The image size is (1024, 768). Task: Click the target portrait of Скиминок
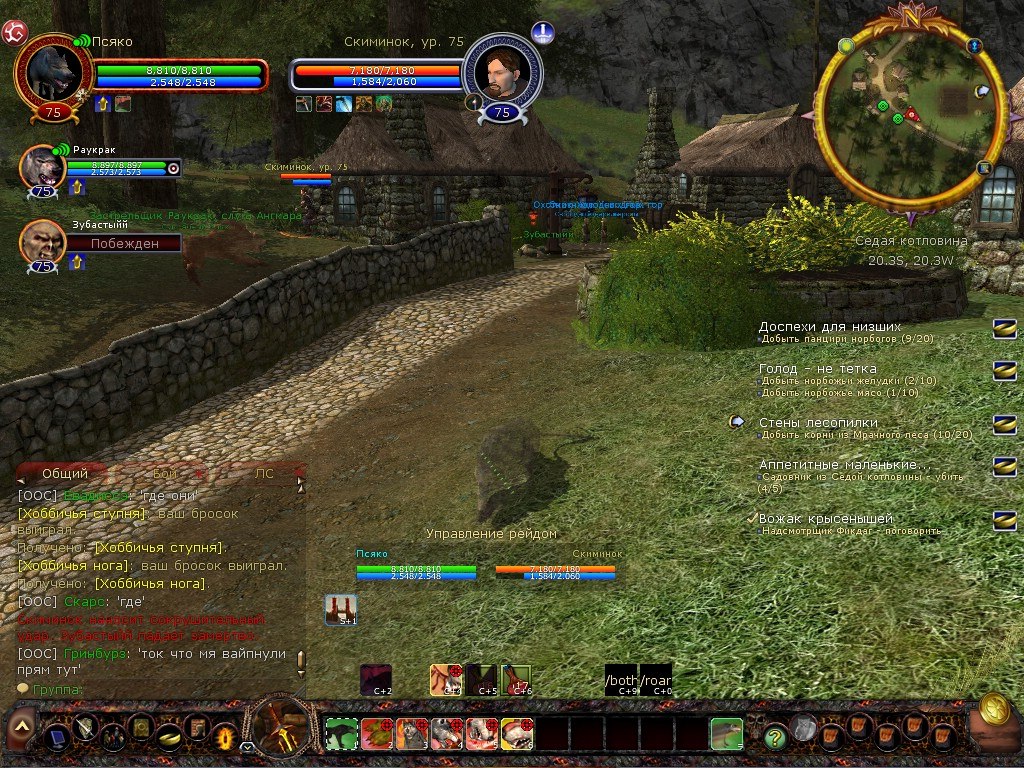point(502,75)
